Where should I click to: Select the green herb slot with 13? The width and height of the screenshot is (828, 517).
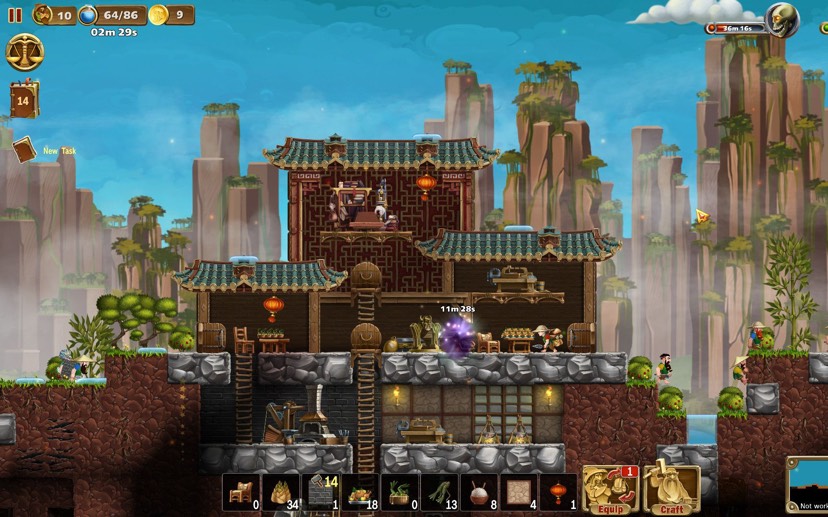(439, 492)
